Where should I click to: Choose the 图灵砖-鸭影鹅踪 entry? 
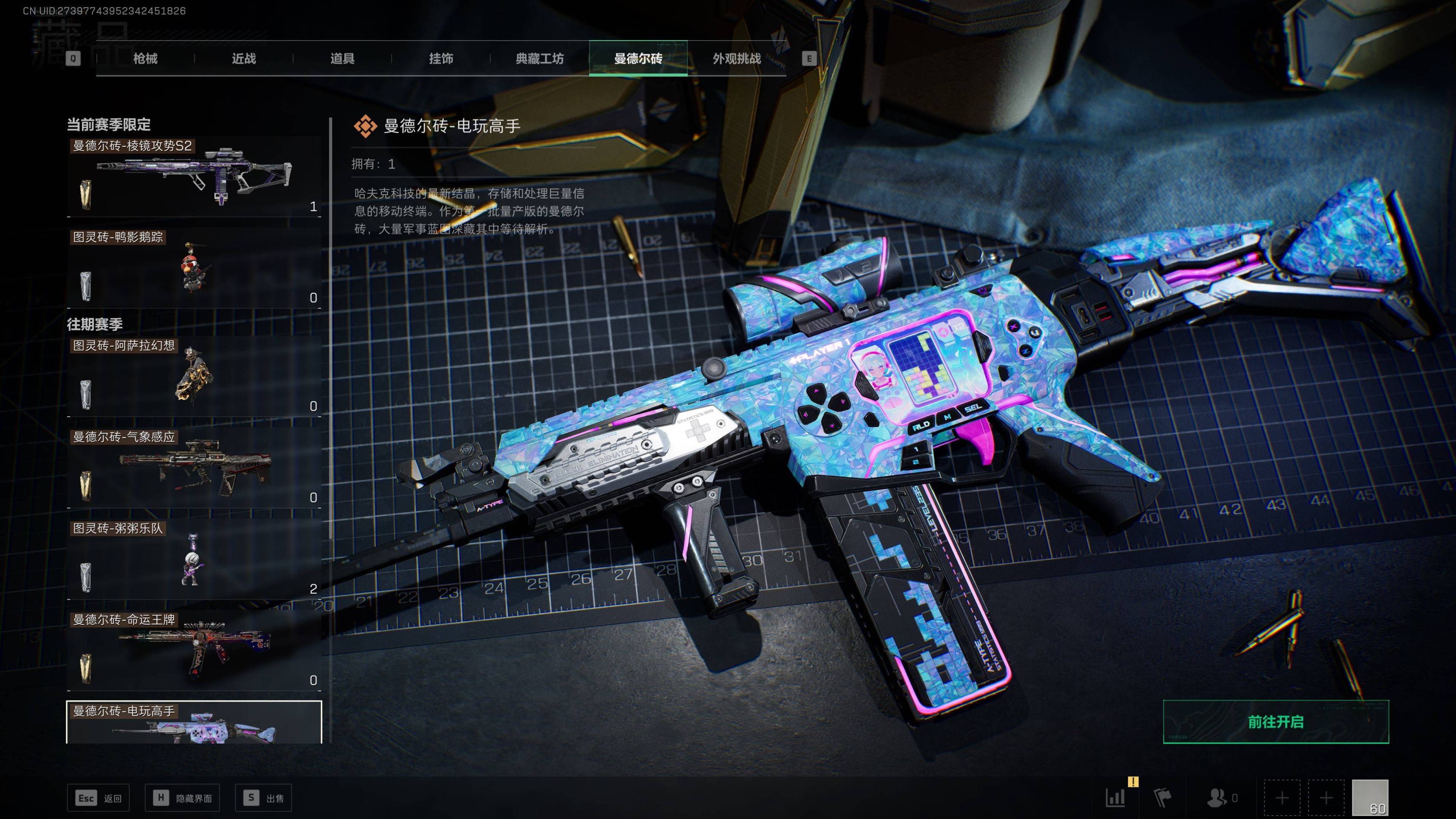click(194, 268)
